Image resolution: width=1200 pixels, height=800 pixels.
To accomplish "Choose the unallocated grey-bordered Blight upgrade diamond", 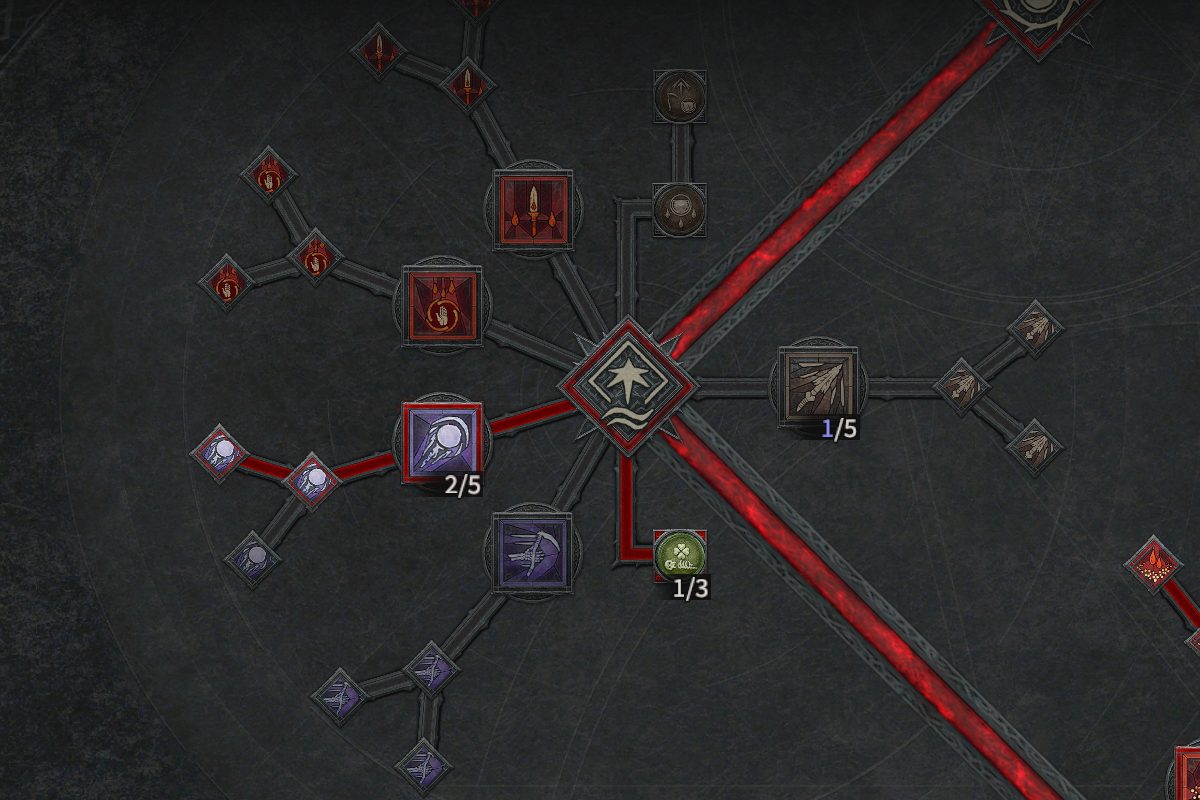I will coord(255,556).
